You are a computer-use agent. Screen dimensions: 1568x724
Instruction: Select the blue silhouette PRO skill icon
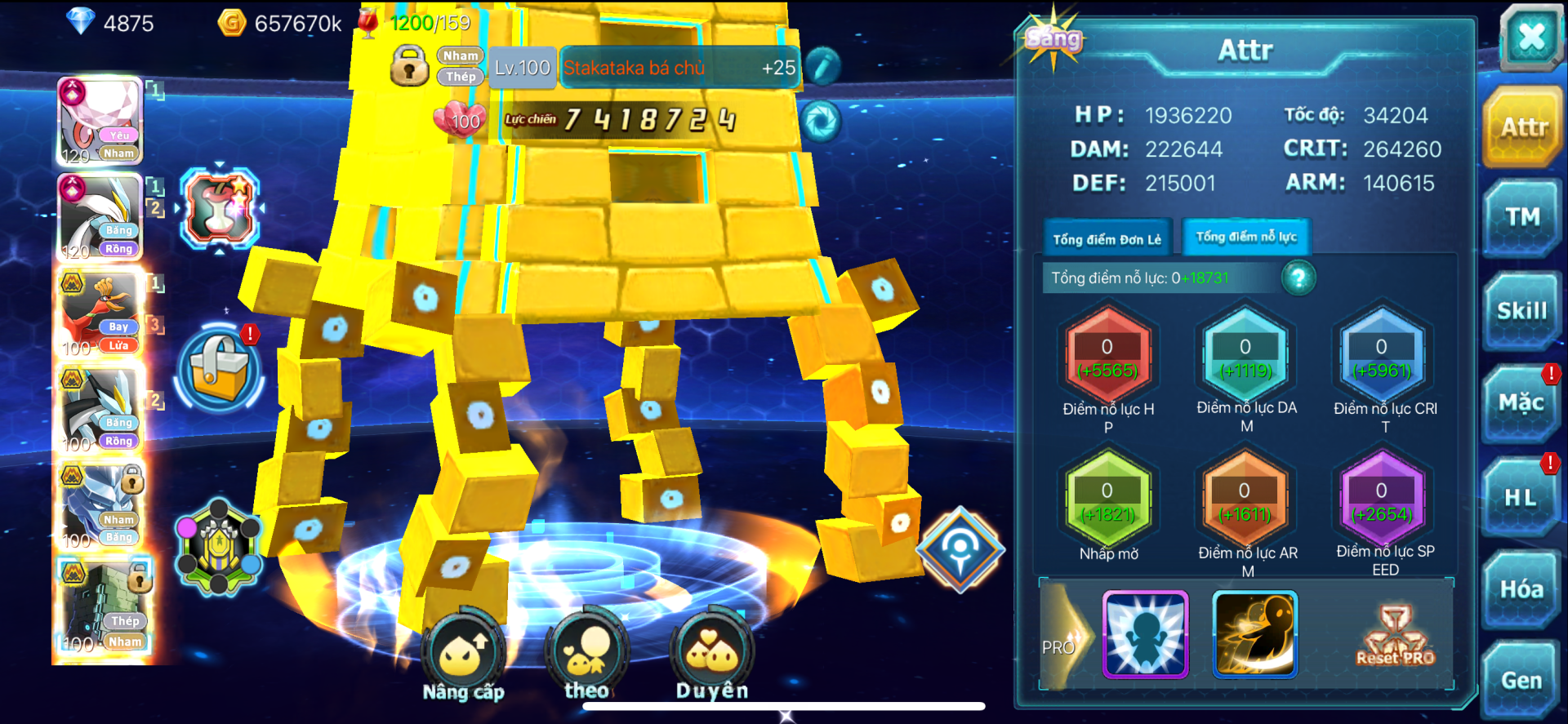pos(1145,635)
